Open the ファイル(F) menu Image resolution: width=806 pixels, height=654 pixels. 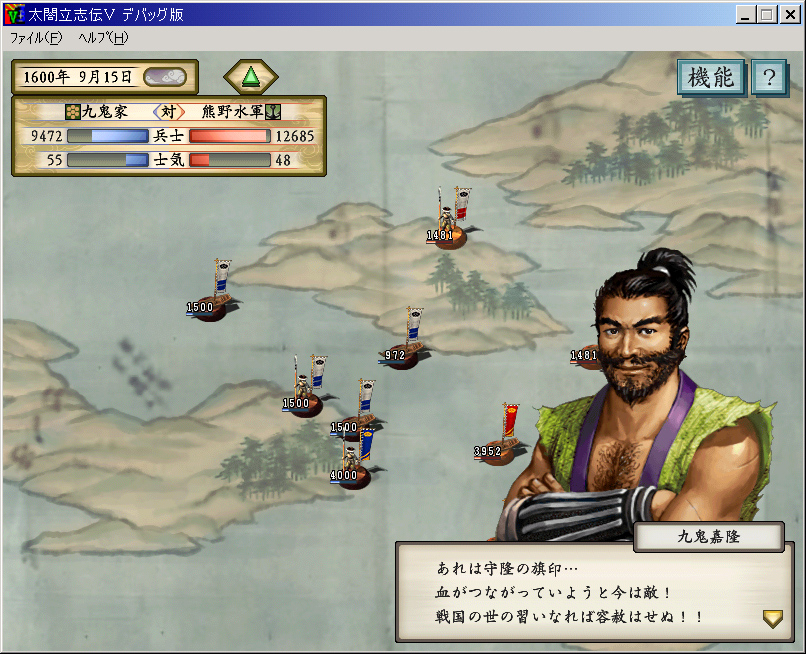36,38
